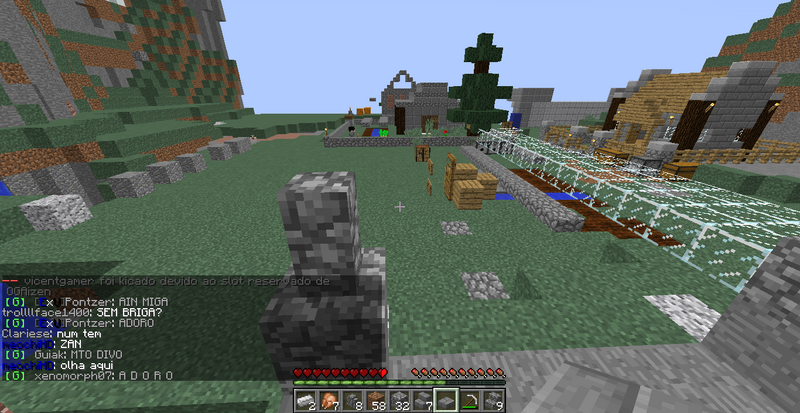This screenshot has width=800, height=413.
Task: Pick the cobblestone stack of 32
Action: (401, 401)
